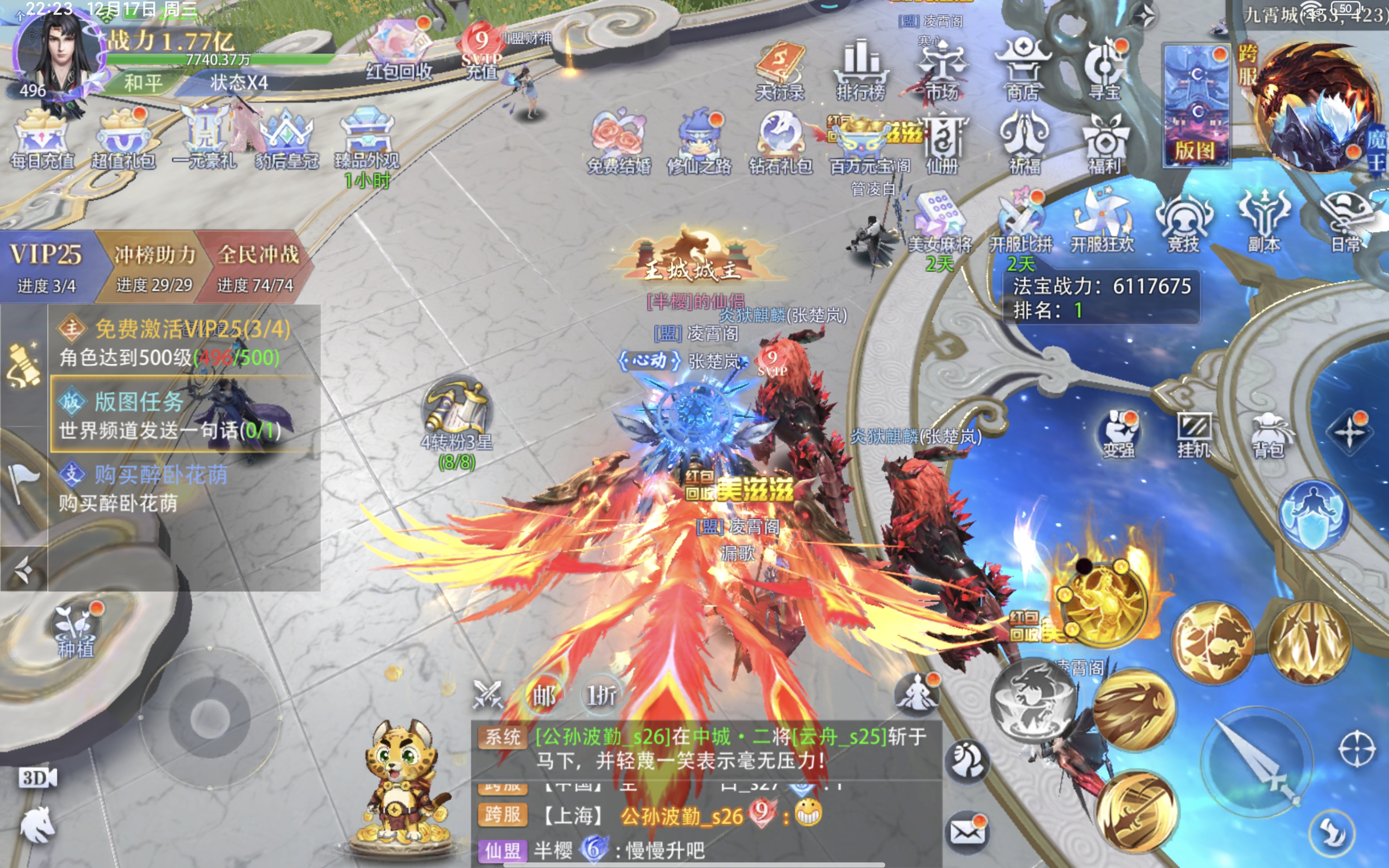1389x868 pixels.
Task: Open the 市场 market
Action: point(942,69)
